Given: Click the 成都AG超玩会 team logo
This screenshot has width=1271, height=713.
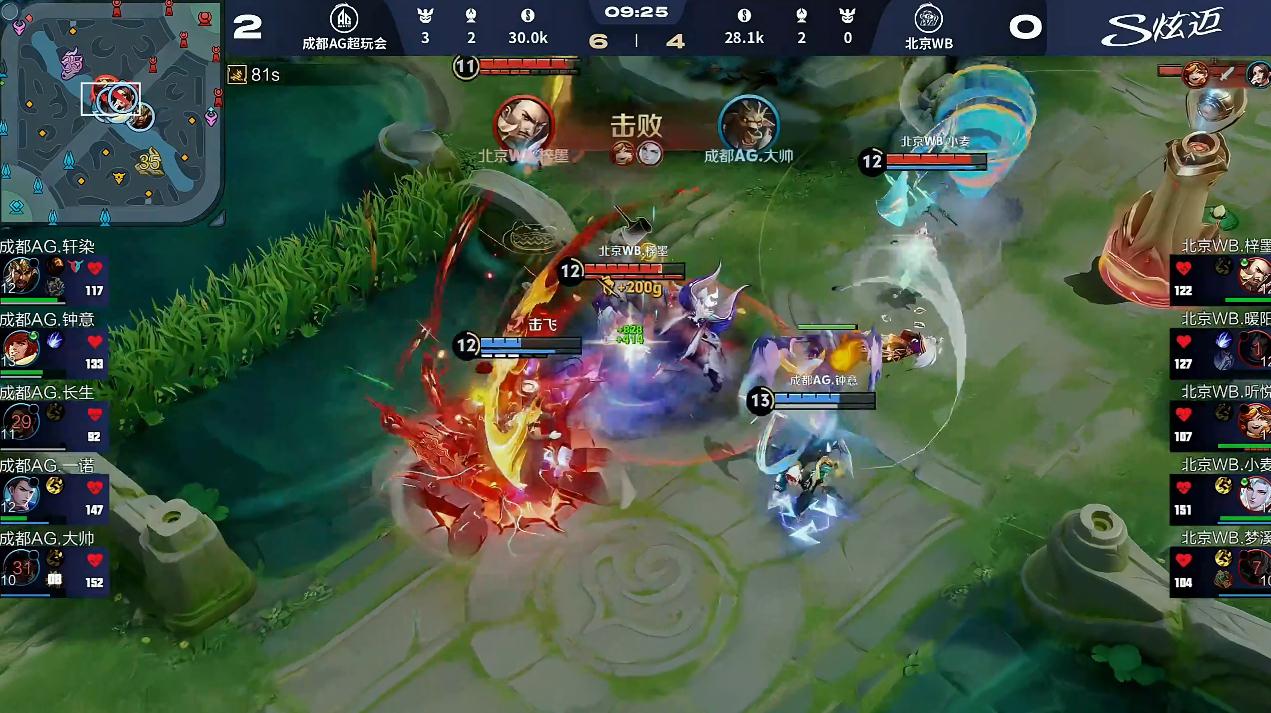Looking at the screenshot, I should (x=344, y=20).
